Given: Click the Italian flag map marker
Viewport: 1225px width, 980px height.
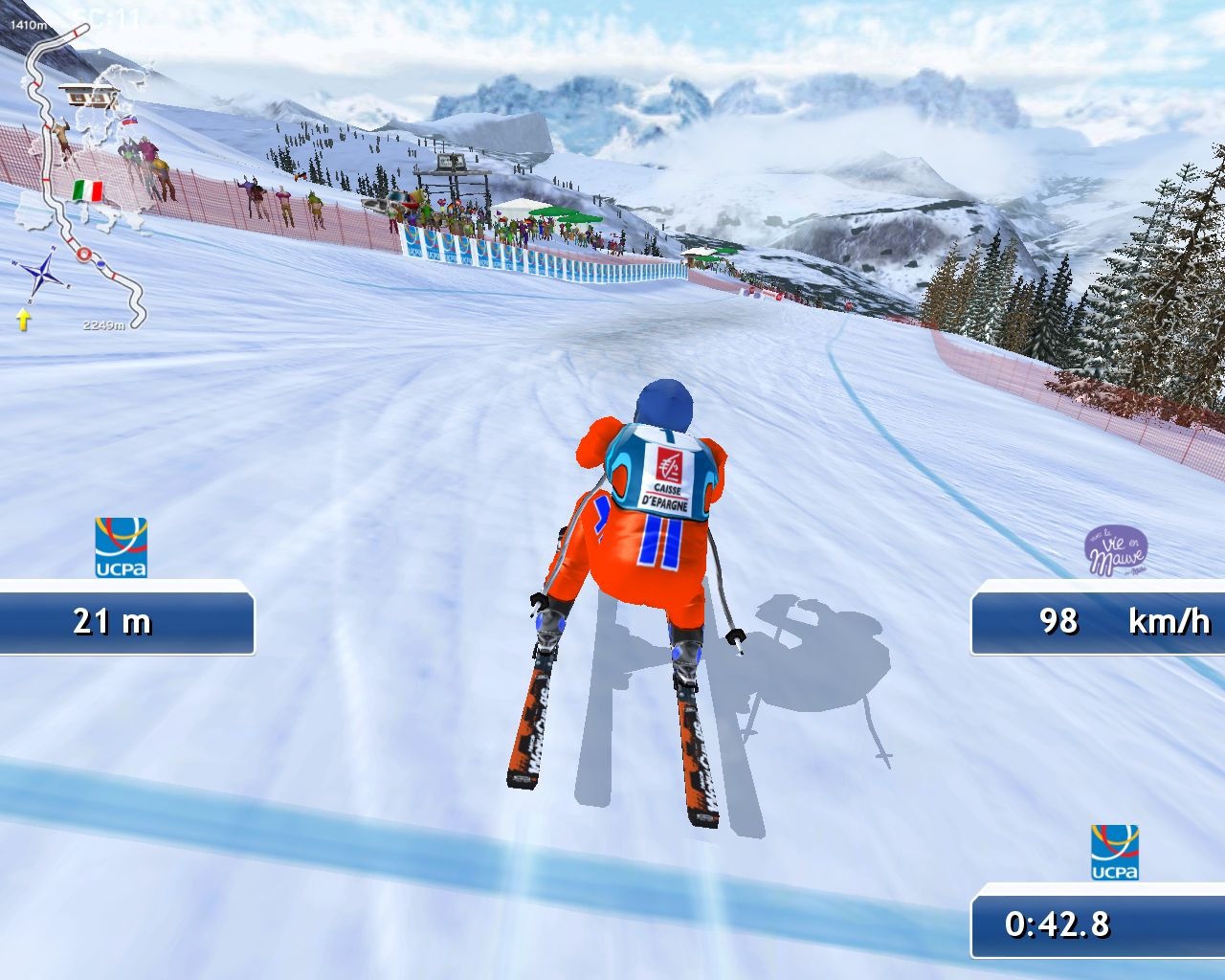Looking at the screenshot, I should click(88, 190).
